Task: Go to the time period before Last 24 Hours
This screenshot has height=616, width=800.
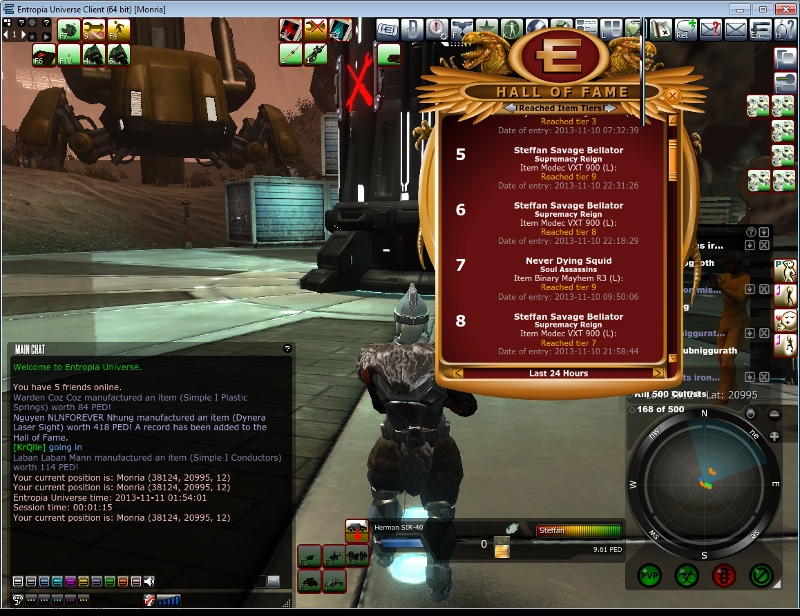Action: pyautogui.click(x=457, y=373)
